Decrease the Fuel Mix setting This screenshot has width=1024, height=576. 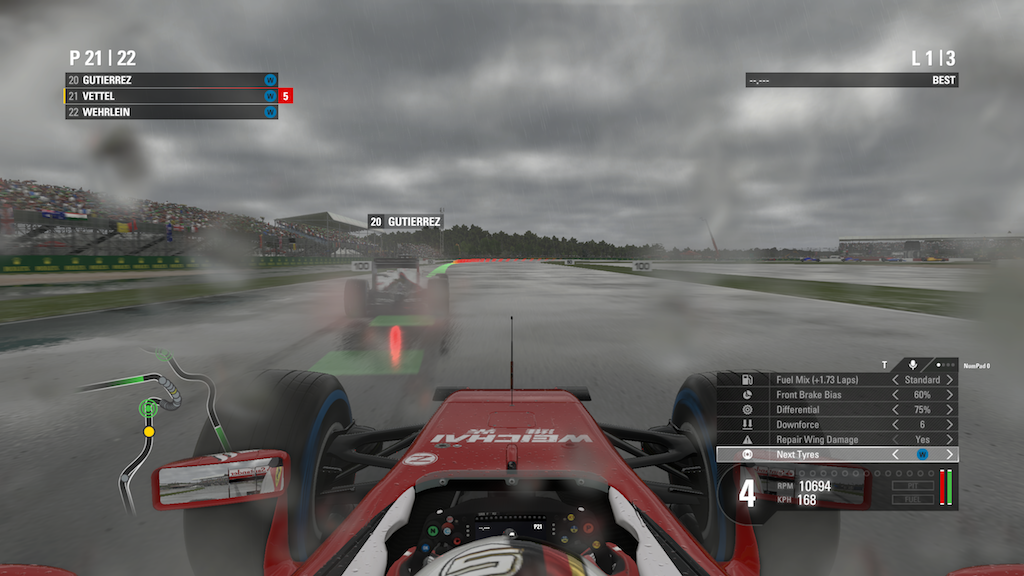coord(895,380)
